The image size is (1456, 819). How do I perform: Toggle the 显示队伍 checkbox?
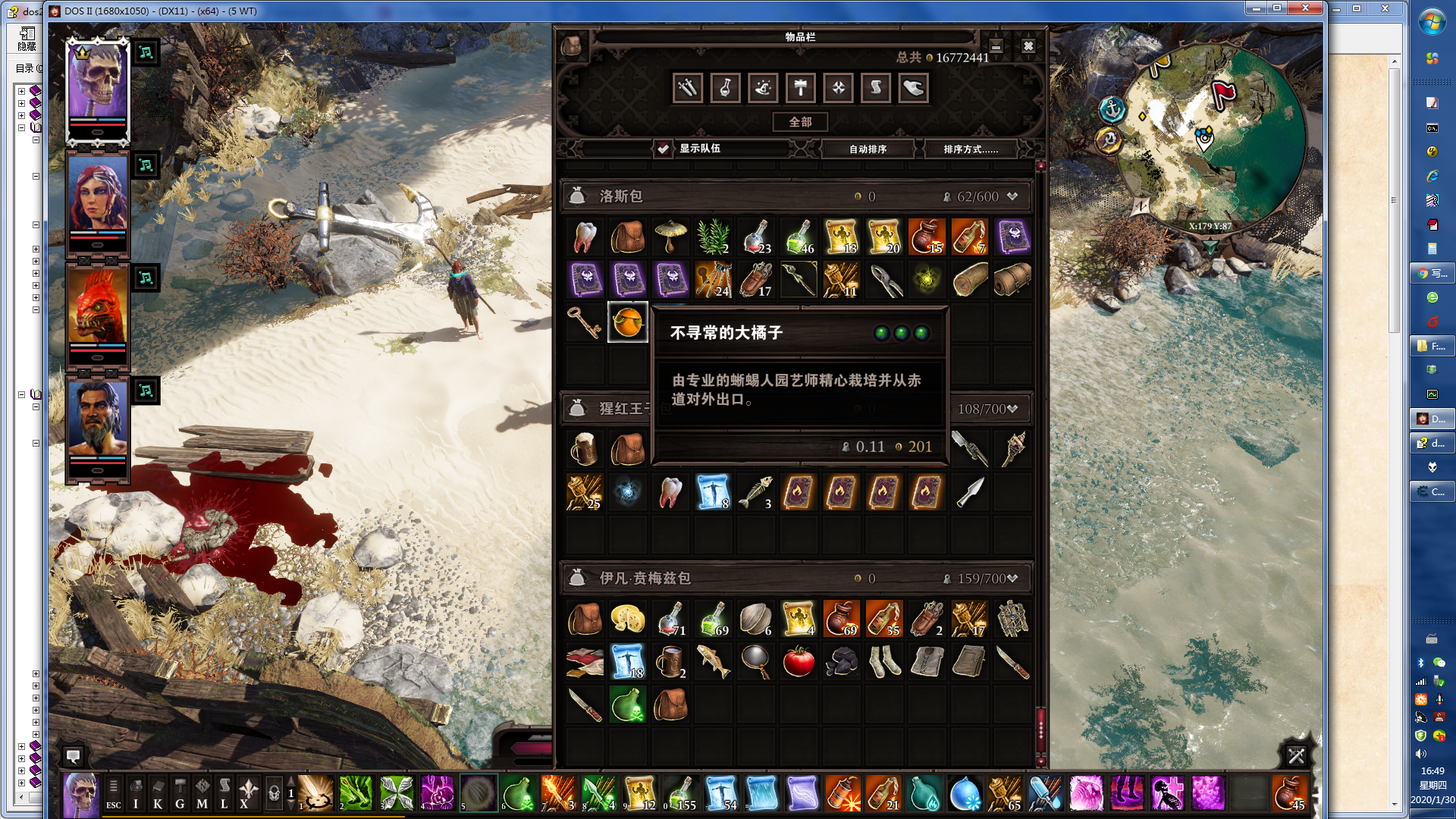664,149
